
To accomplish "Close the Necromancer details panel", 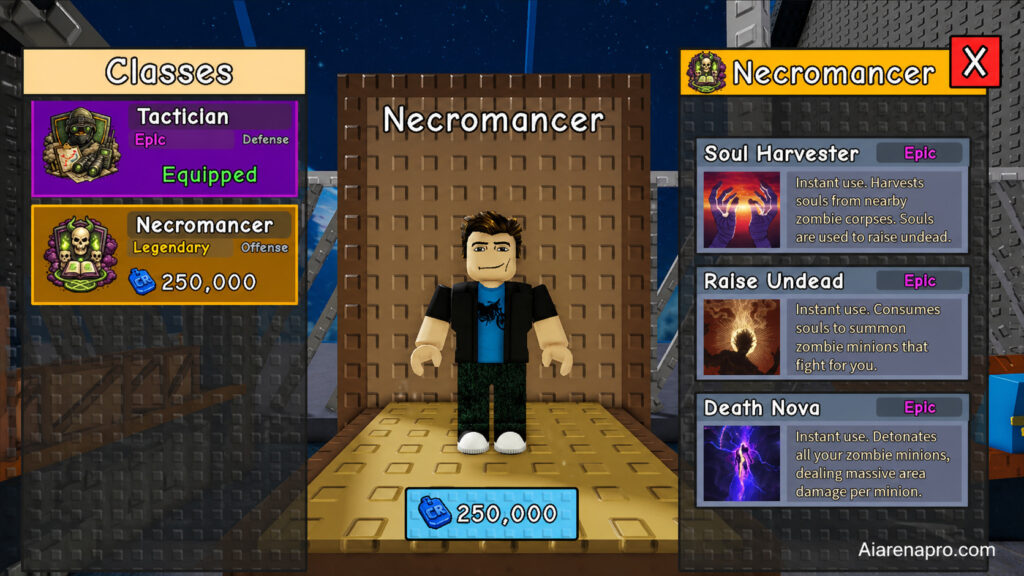I will tap(974, 63).
